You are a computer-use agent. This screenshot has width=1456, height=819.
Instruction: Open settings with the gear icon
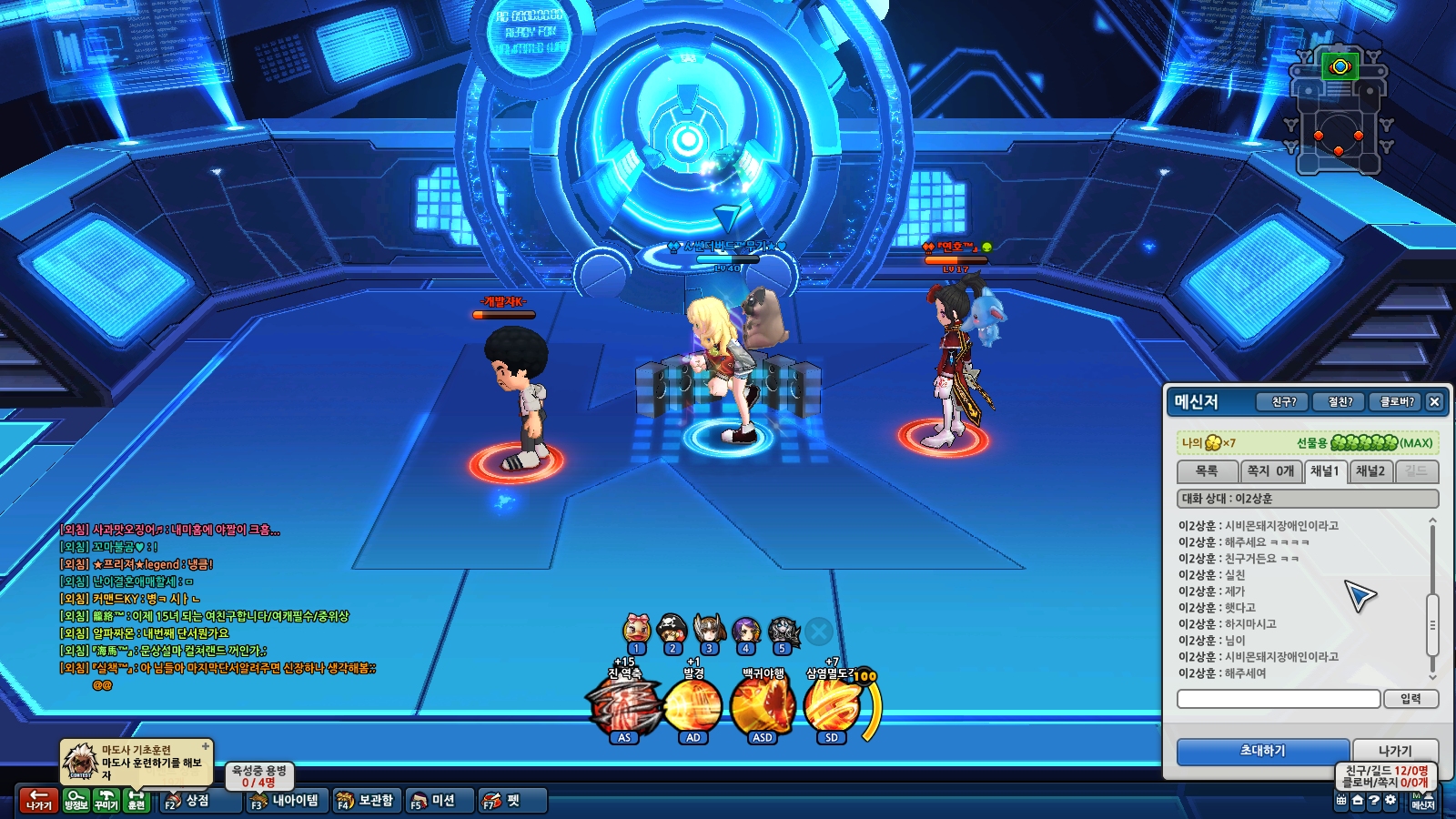1390,801
